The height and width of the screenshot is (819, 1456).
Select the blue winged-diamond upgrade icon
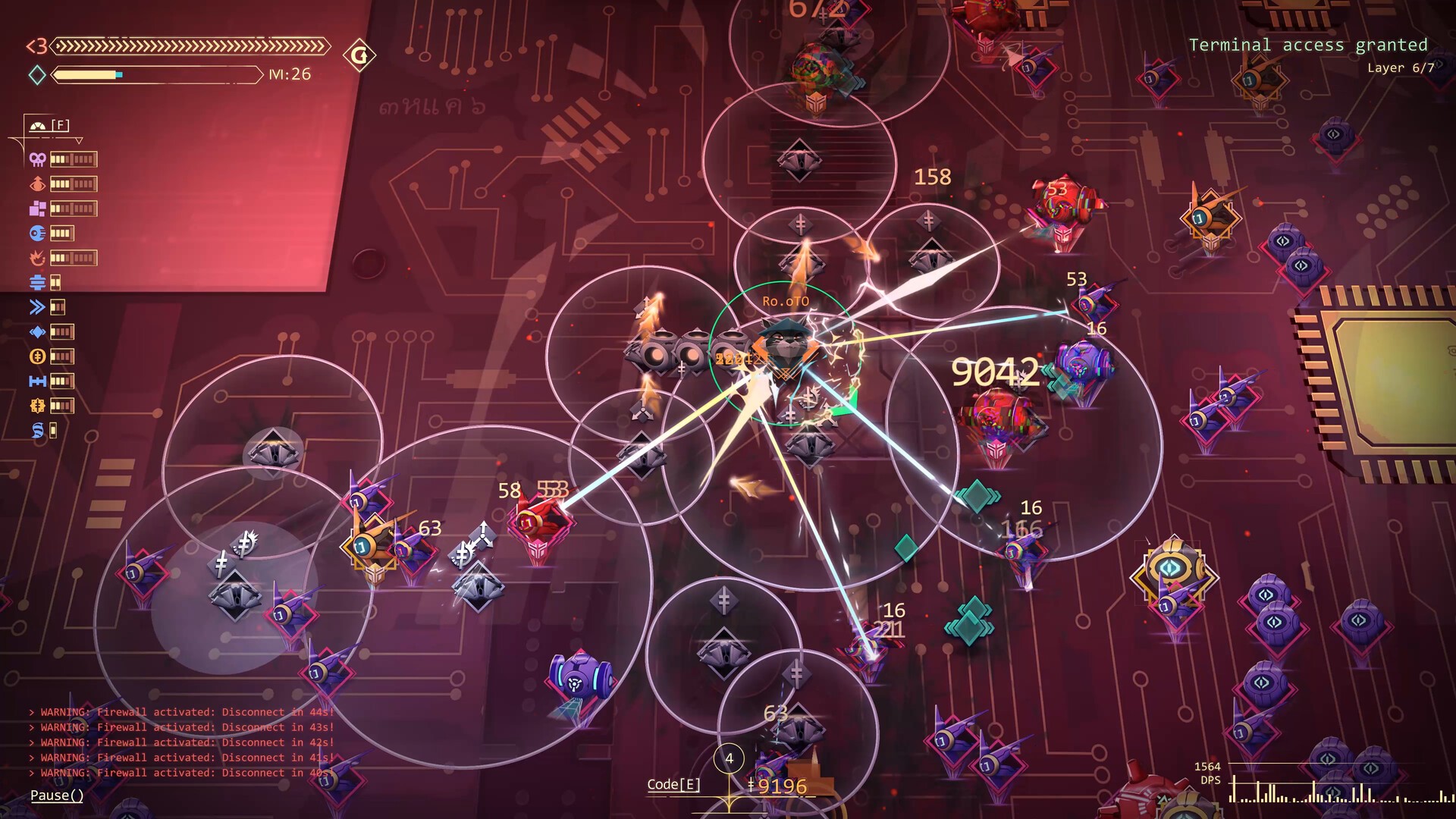[x=37, y=332]
